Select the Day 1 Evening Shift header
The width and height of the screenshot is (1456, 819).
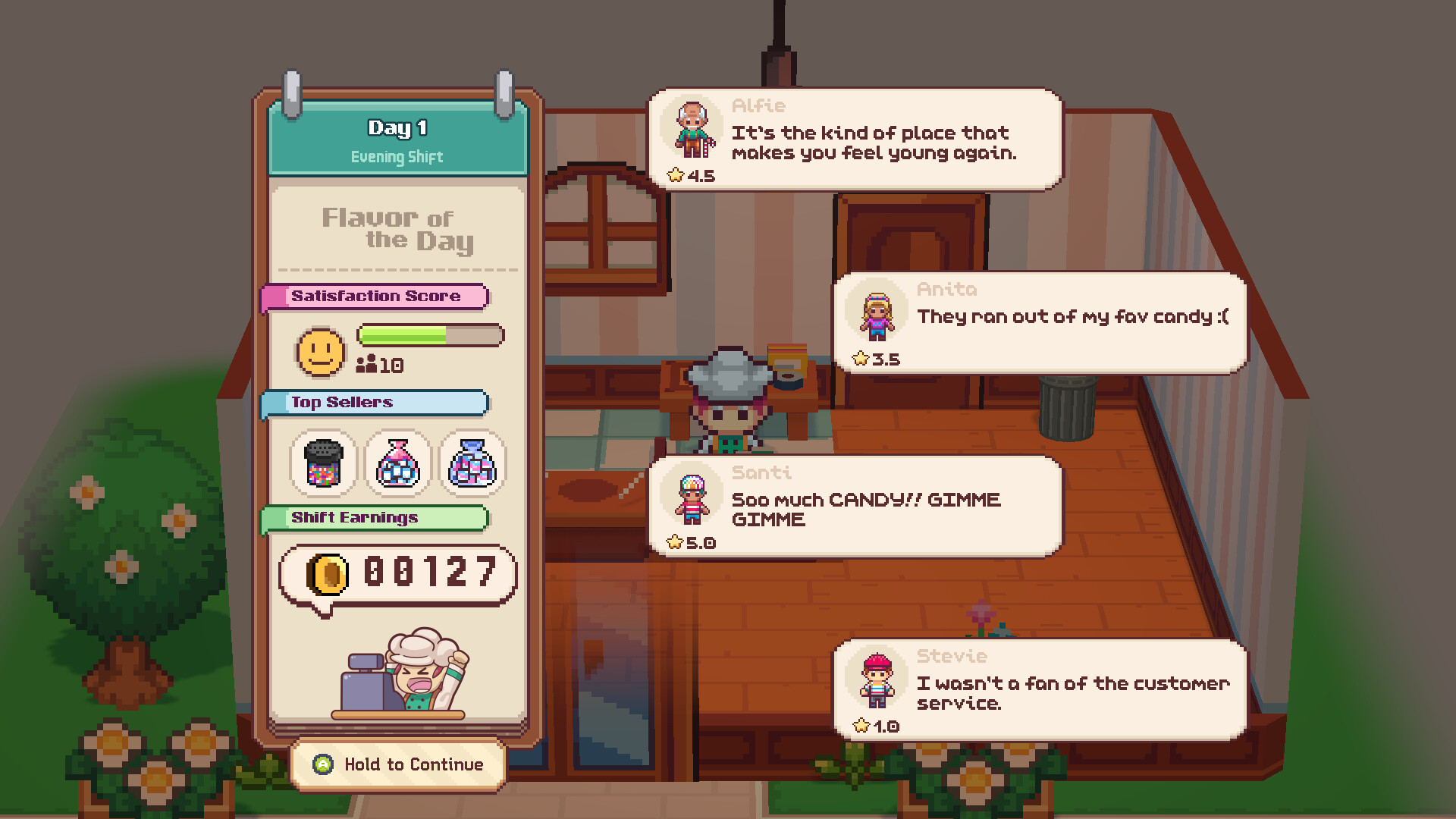pyautogui.click(x=397, y=139)
